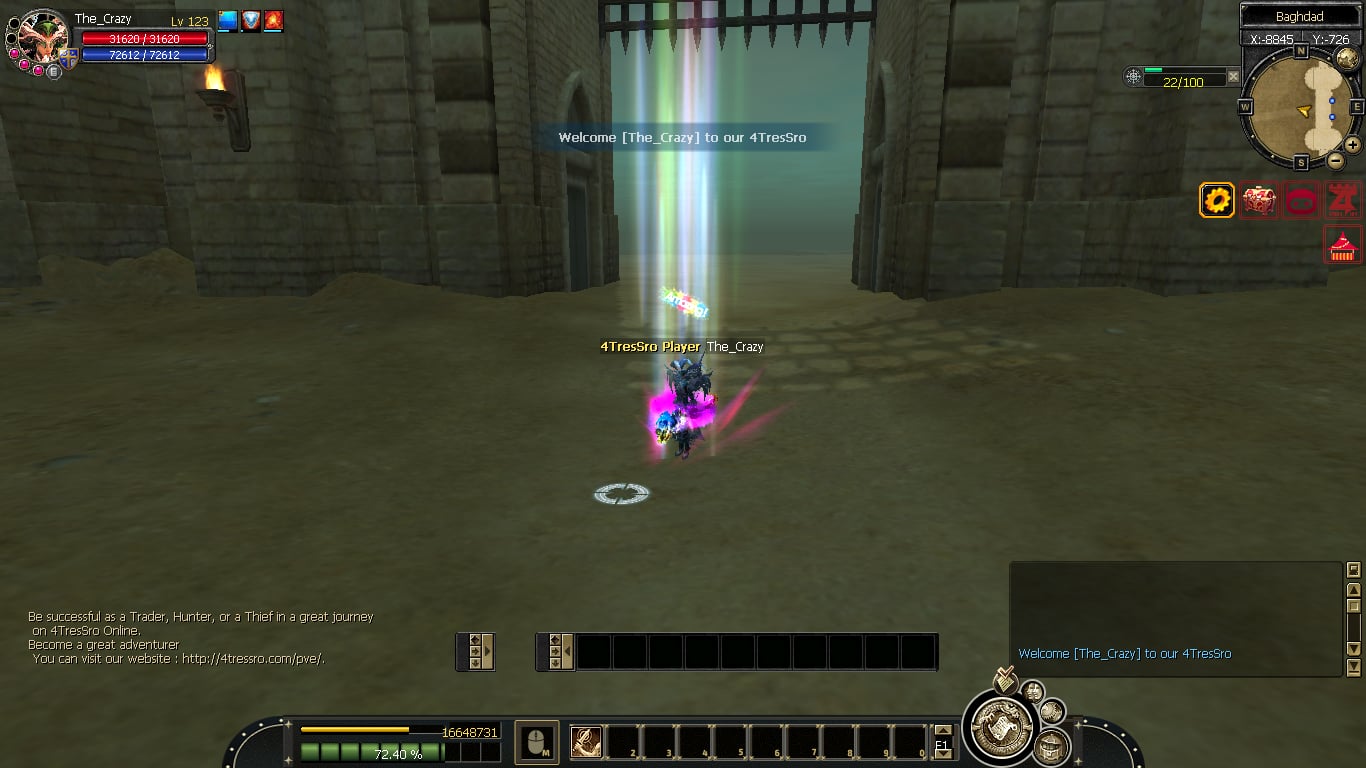Open the helmet icon near the main menu

1050,745
